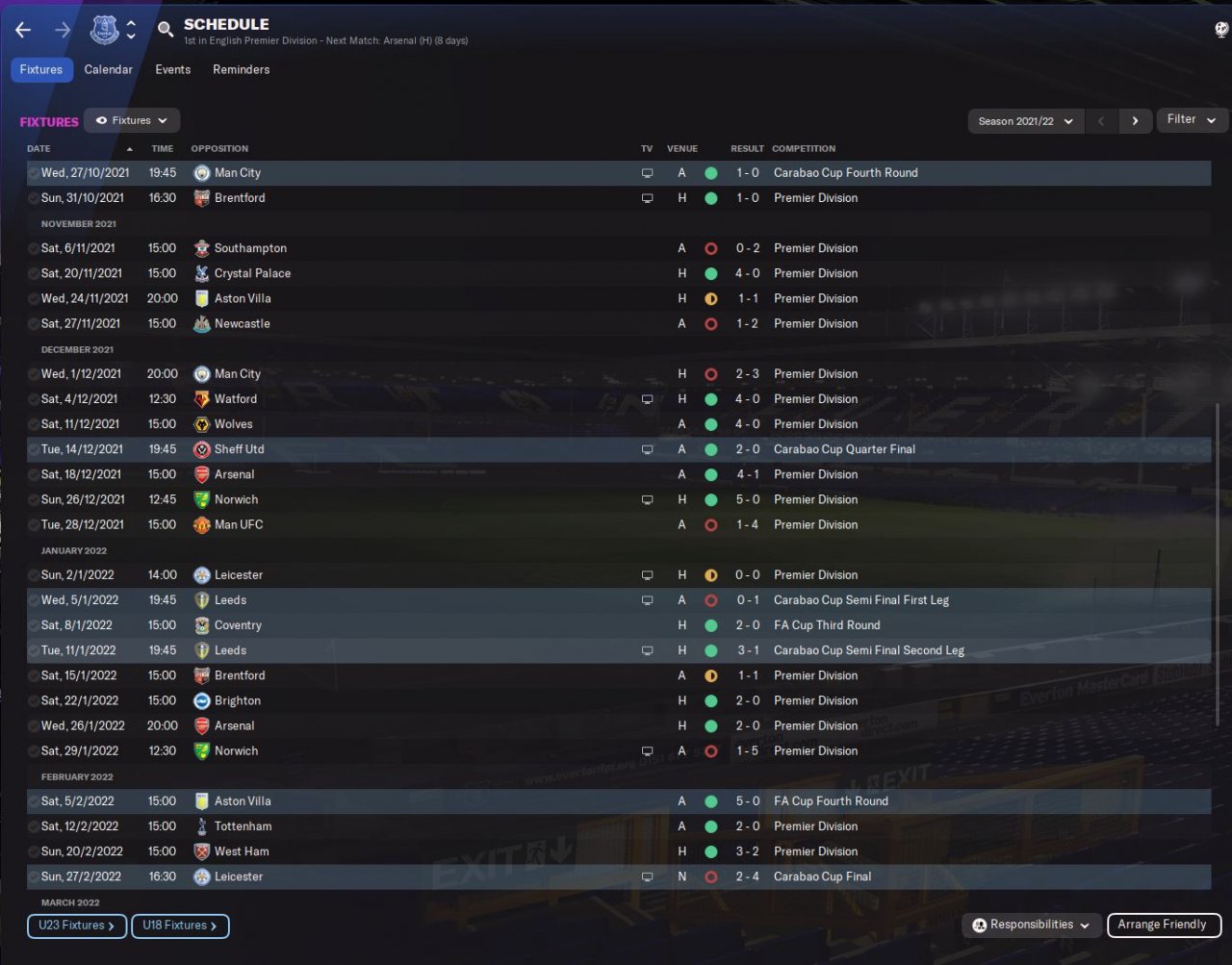Open the Fixtures view dropdown
This screenshot has width=1232, height=965.
click(132, 120)
